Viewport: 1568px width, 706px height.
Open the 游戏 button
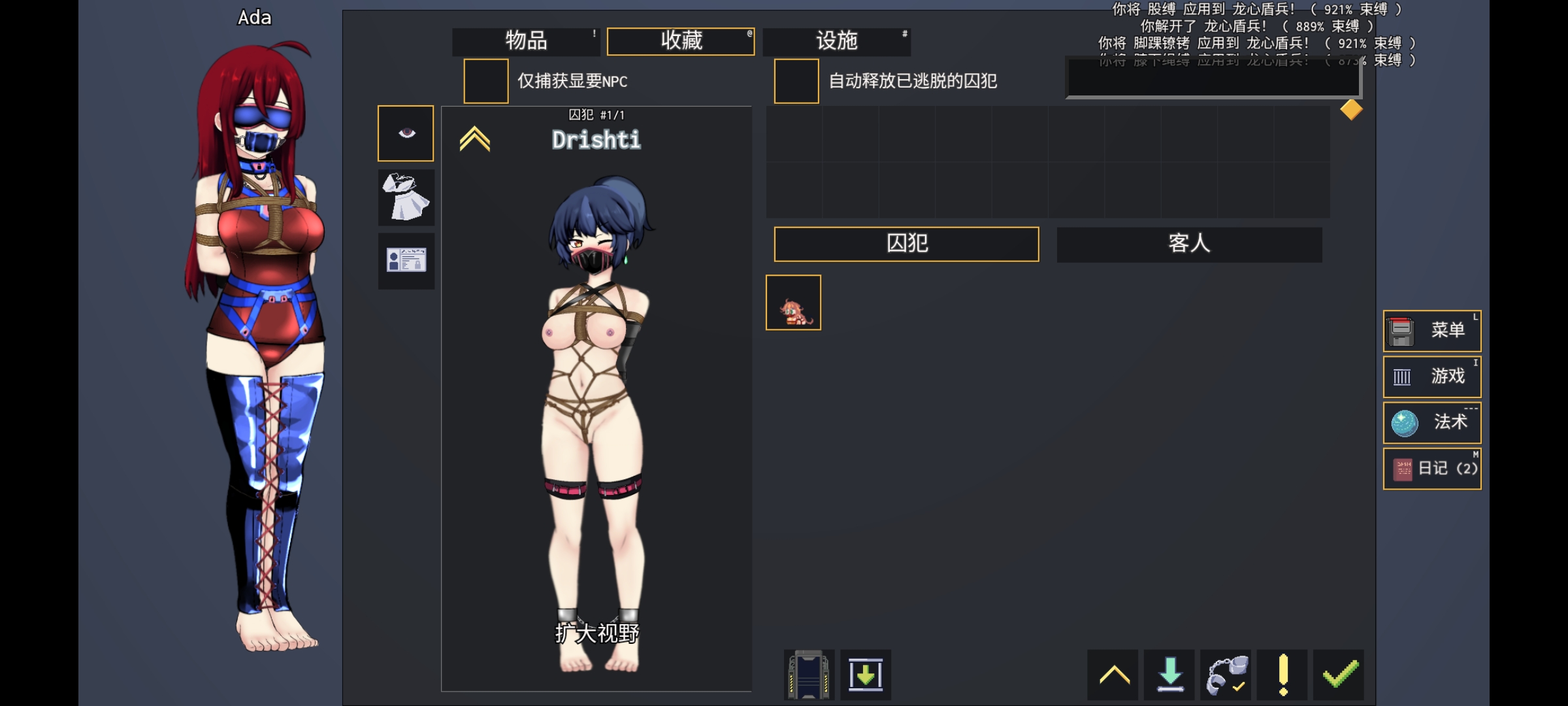pos(1431,377)
